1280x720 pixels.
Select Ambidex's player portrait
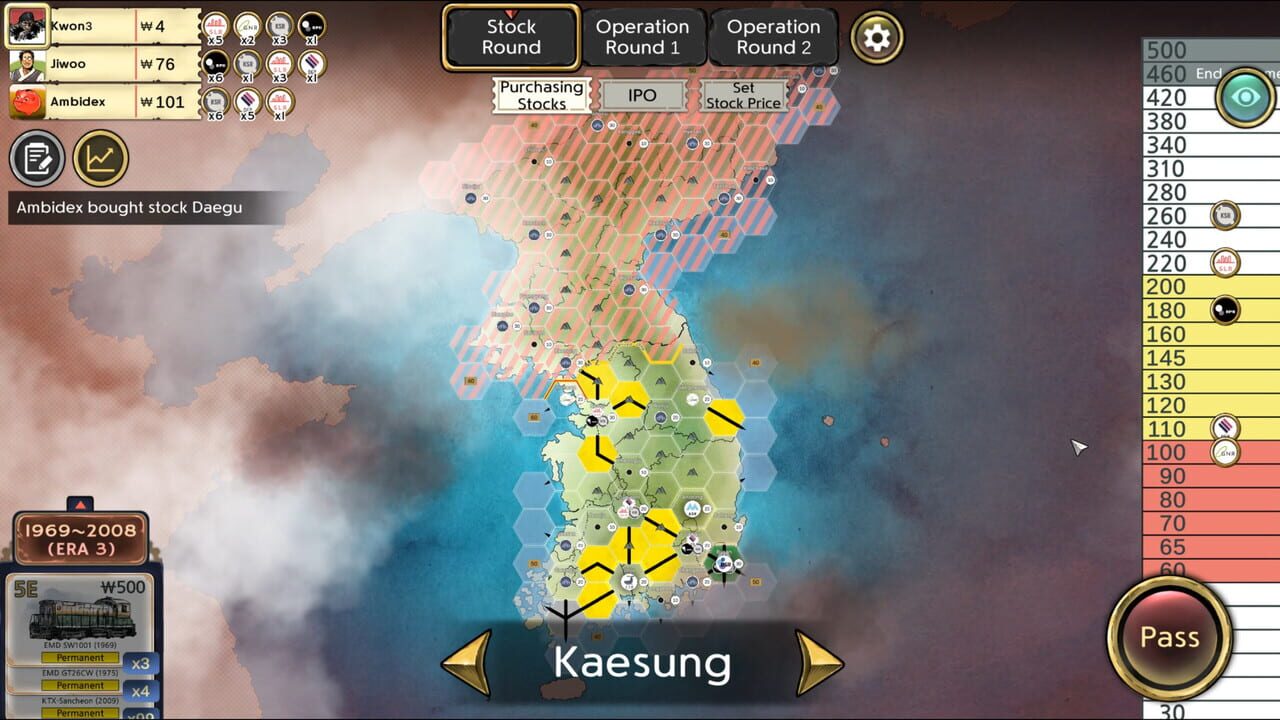(x=27, y=100)
